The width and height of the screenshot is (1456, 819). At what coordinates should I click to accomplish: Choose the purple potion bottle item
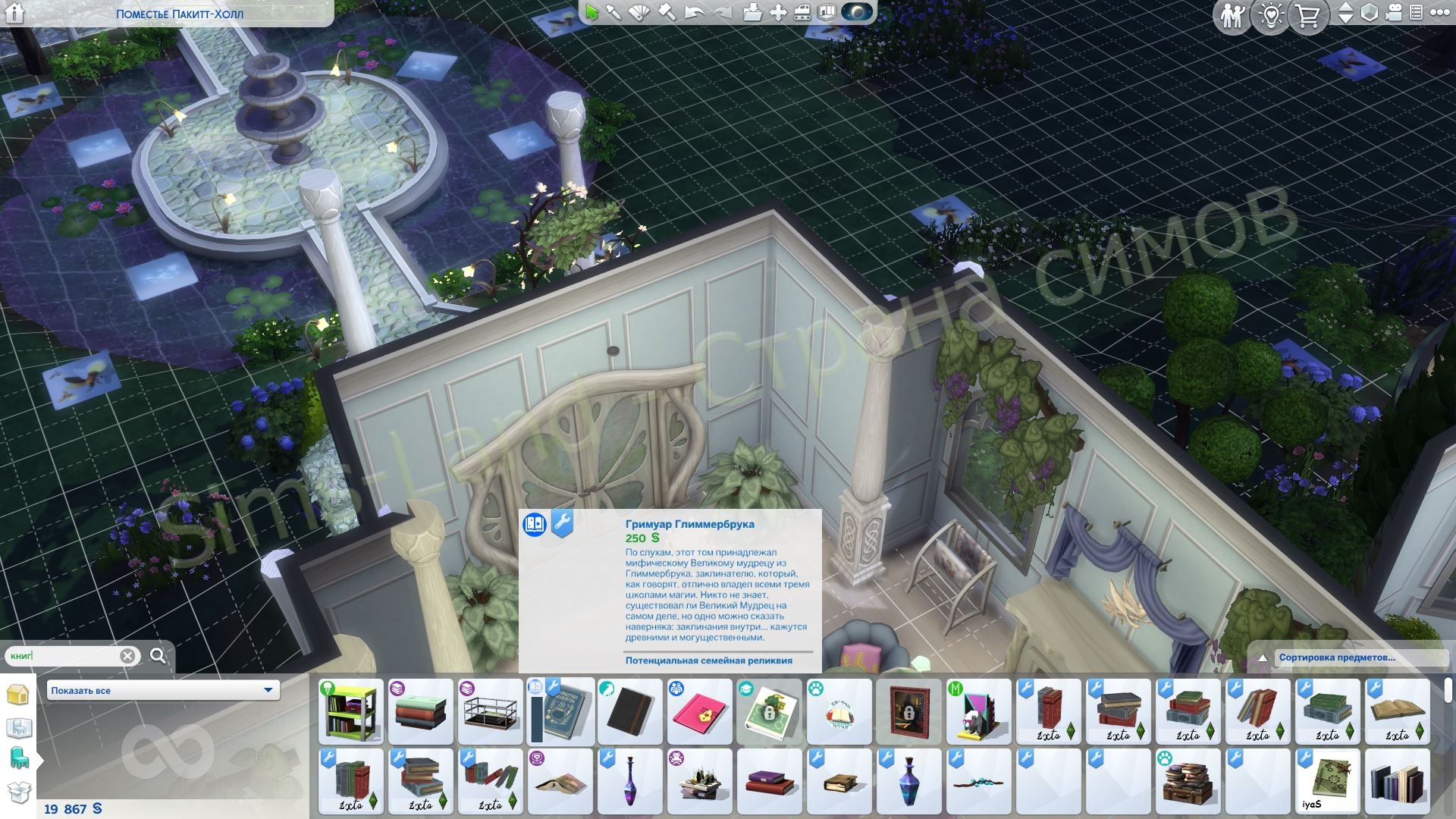tap(630, 782)
